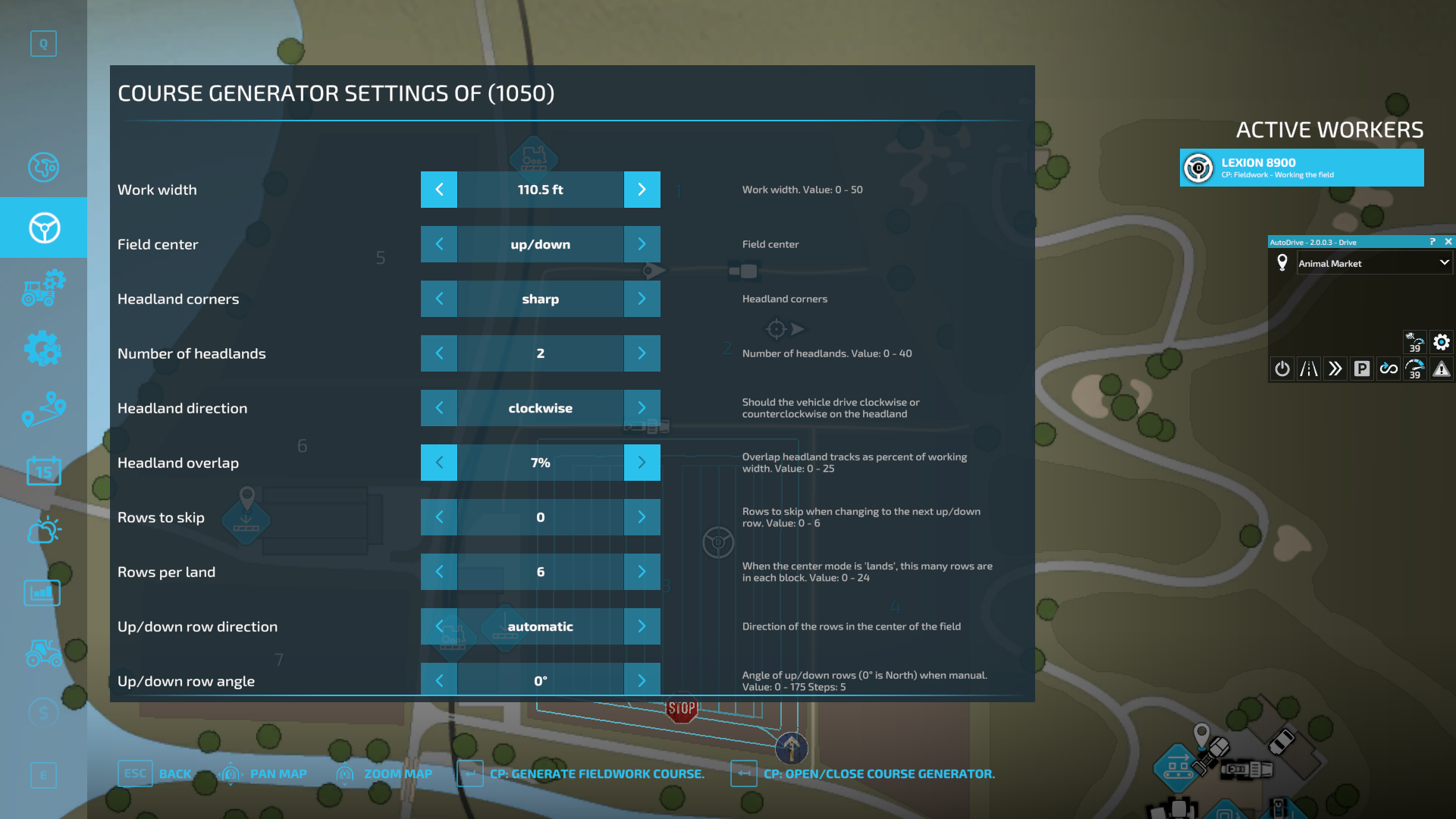Open AutoDrive settings via gear icon
The height and width of the screenshot is (819, 1456).
[1441, 343]
